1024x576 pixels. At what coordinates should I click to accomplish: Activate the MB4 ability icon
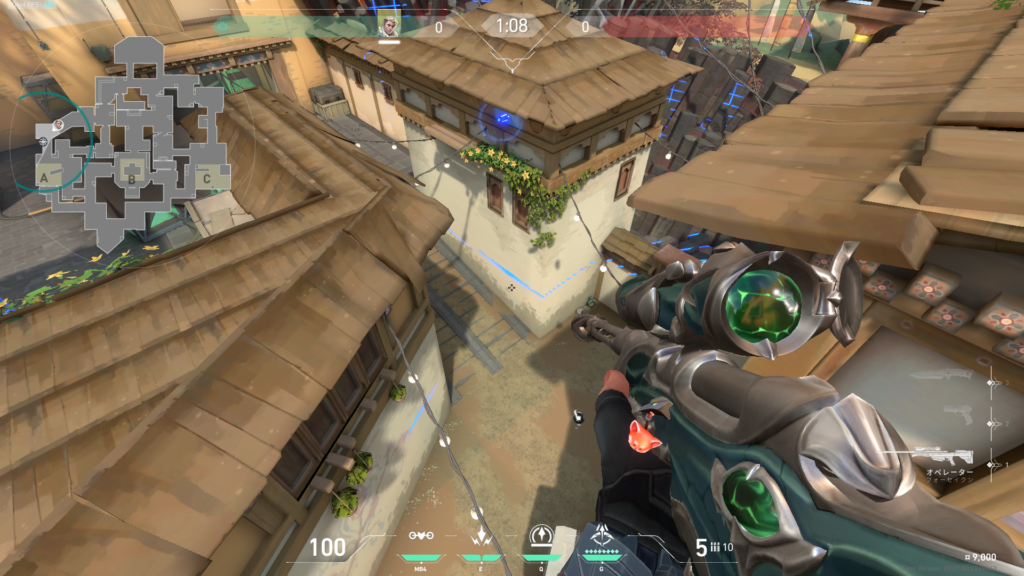[x=421, y=538]
